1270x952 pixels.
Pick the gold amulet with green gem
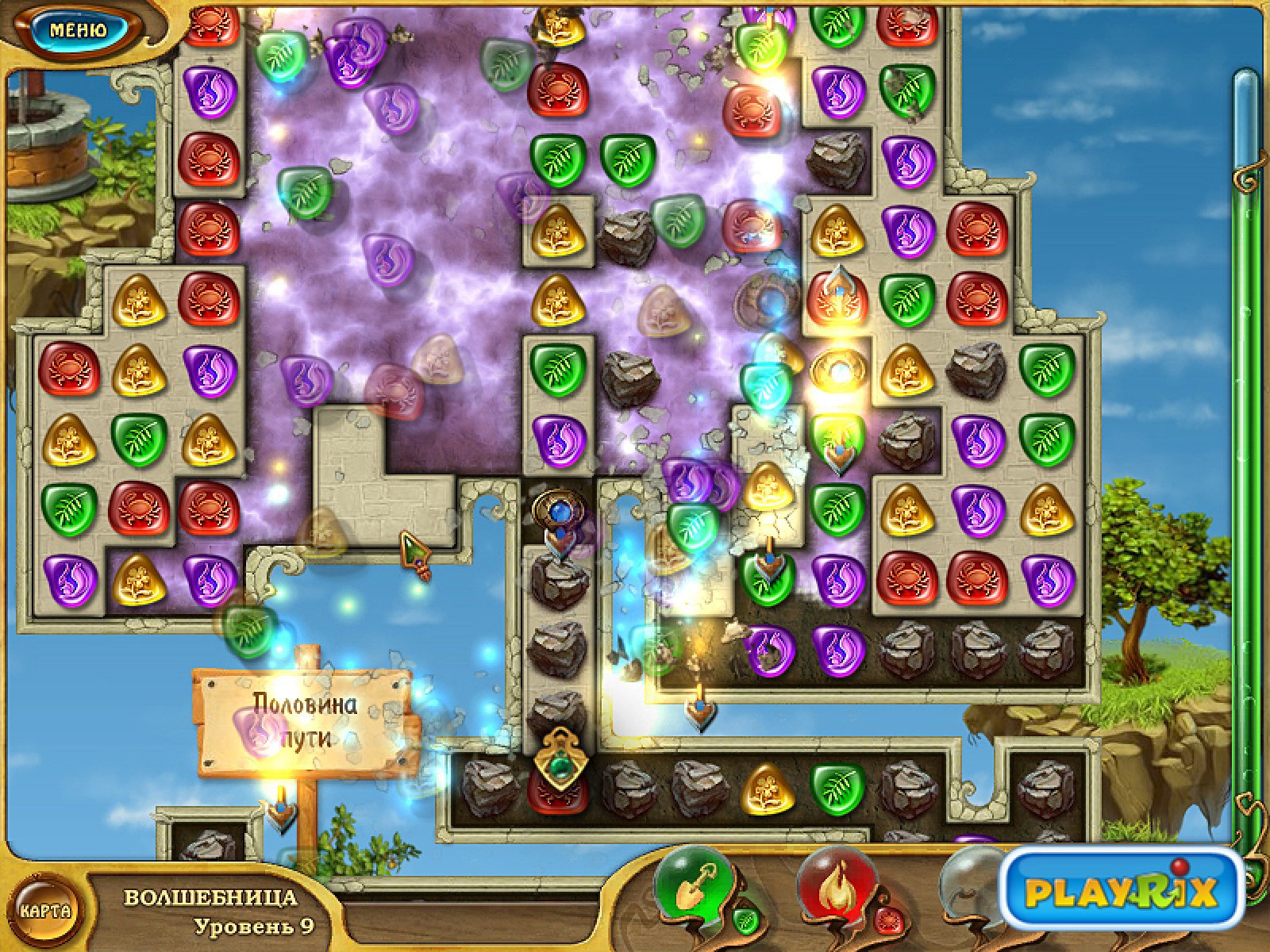561,759
